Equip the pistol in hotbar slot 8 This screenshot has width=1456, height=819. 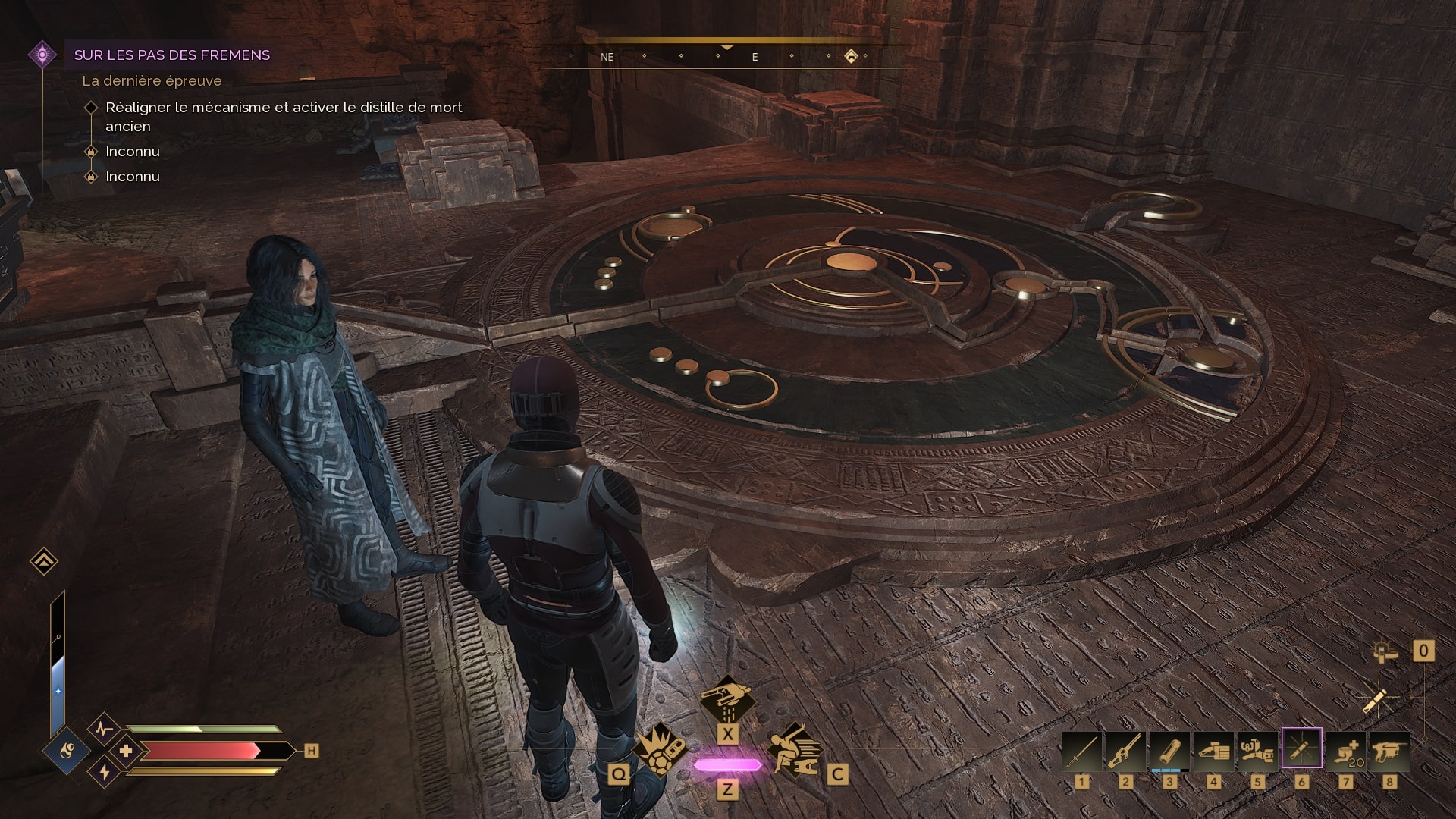click(x=1389, y=752)
